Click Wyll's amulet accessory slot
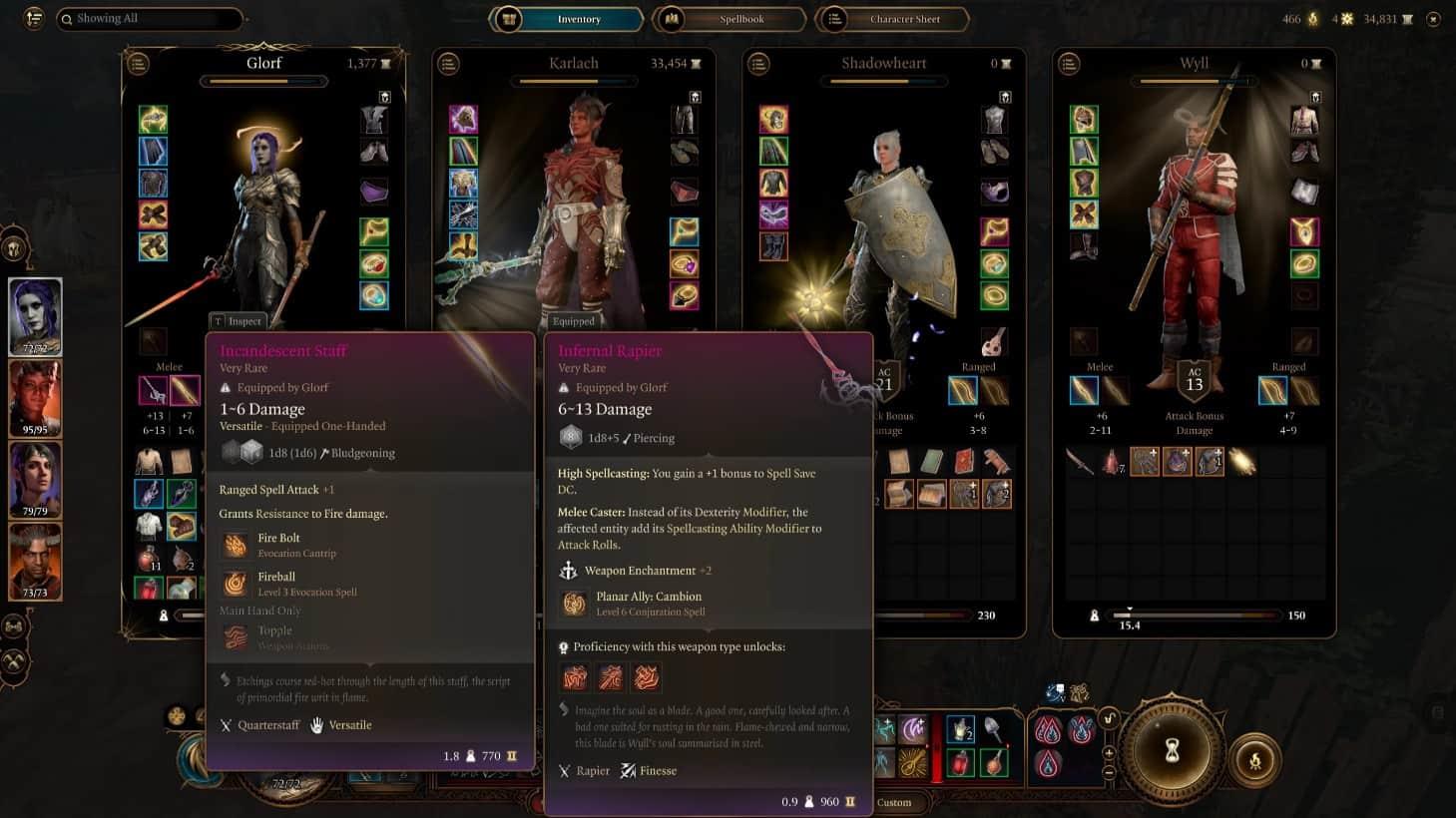 point(1304,231)
